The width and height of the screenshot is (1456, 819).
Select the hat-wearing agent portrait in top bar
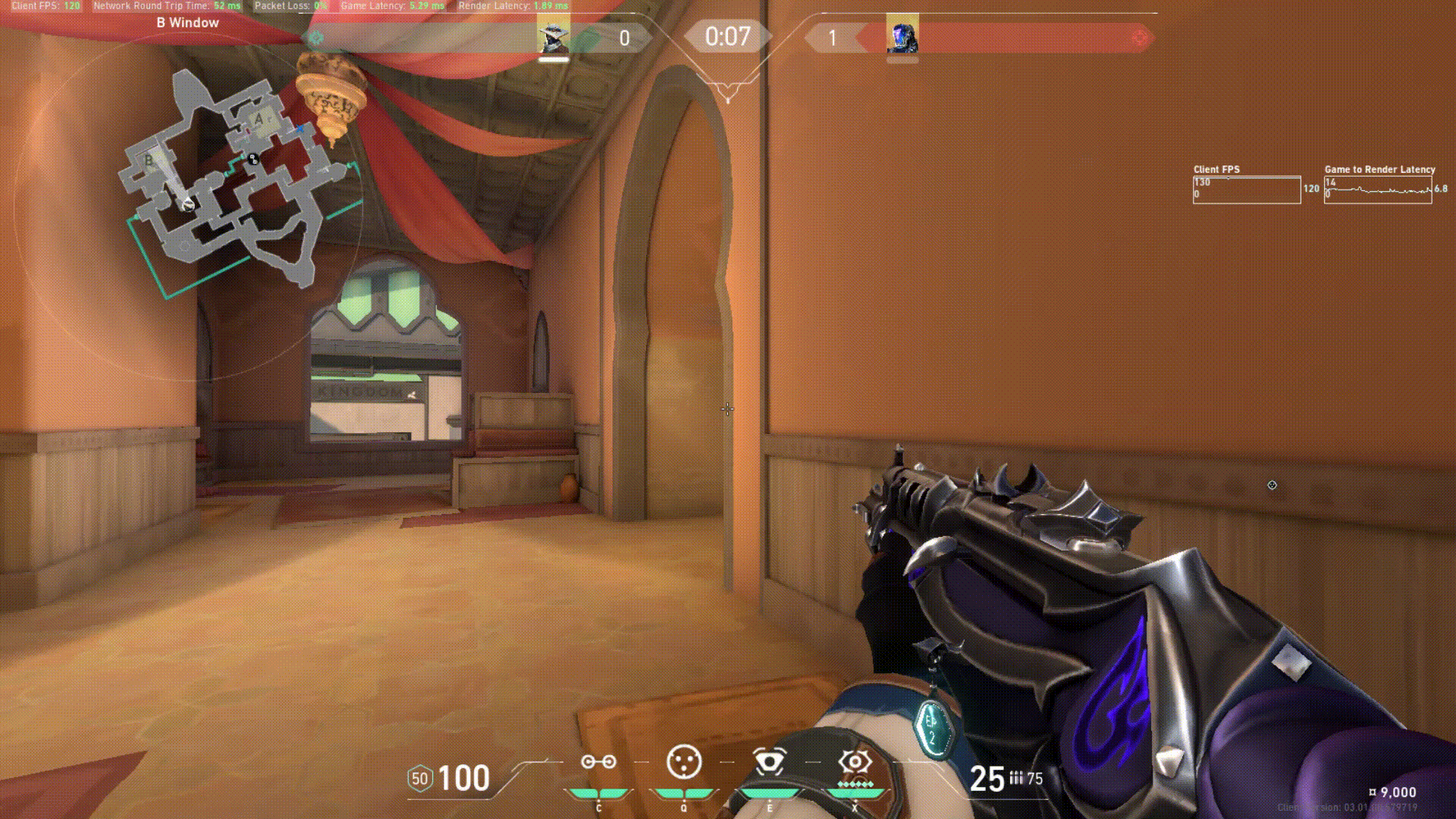[553, 37]
